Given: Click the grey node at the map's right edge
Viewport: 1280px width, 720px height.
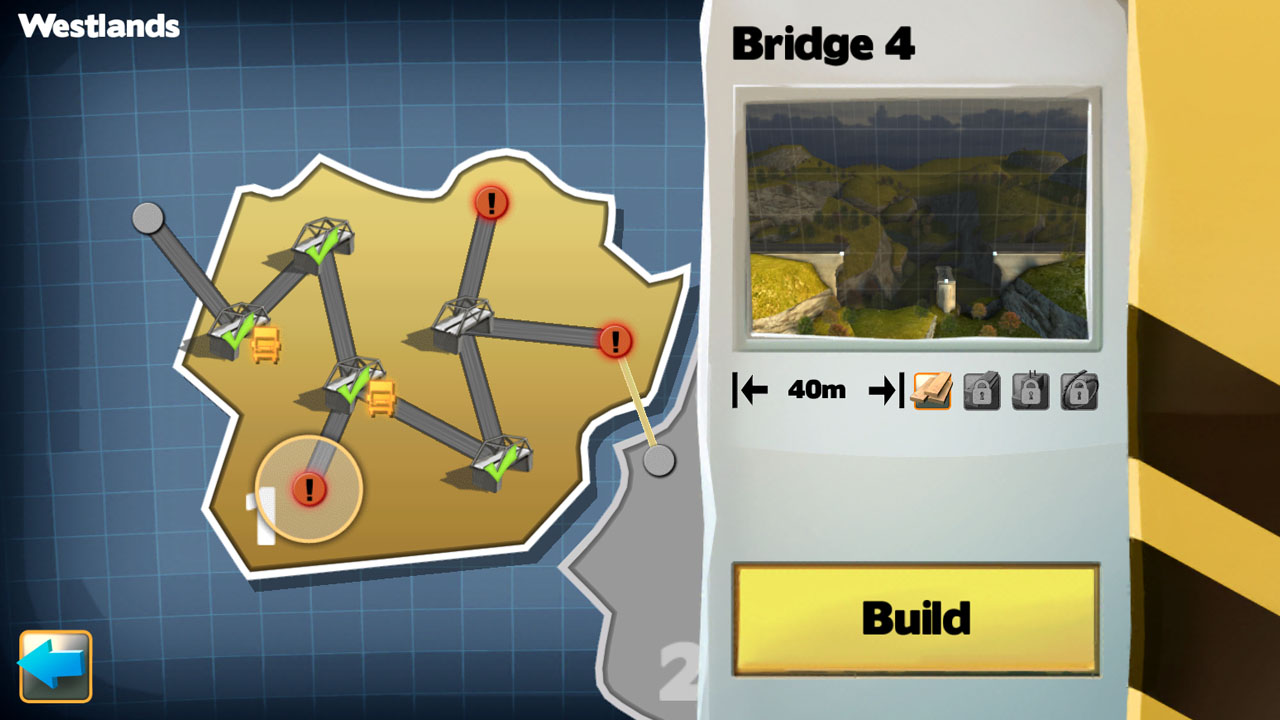Looking at the screenshot, I should tap(660, 461).
